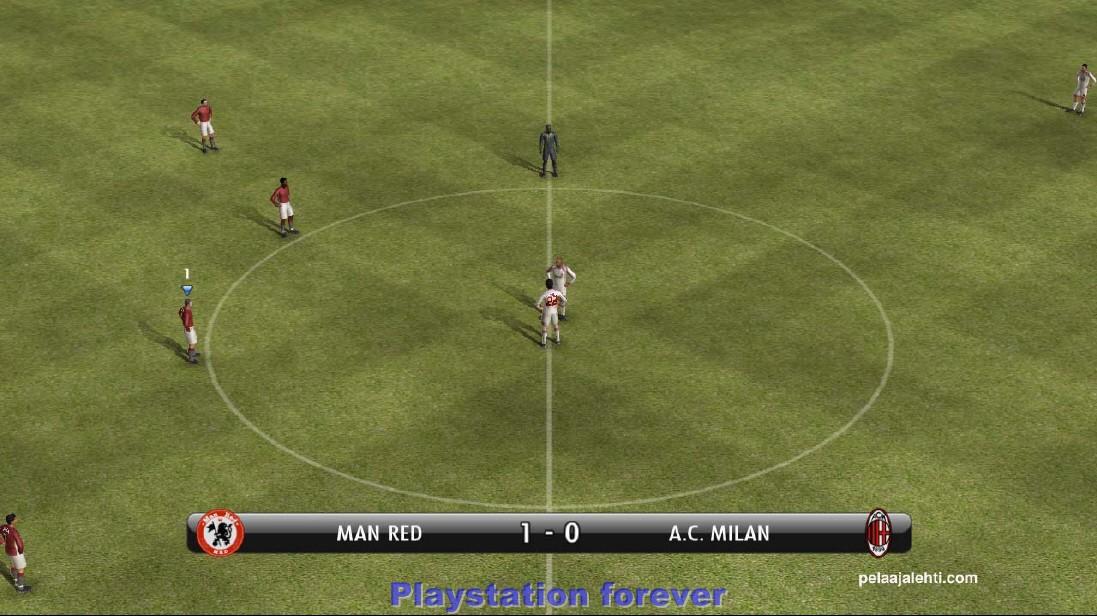The image size is (1097, 616).
Task: Select the MAN RED team name
Action: pyautogui.click(x=379, y=534)
